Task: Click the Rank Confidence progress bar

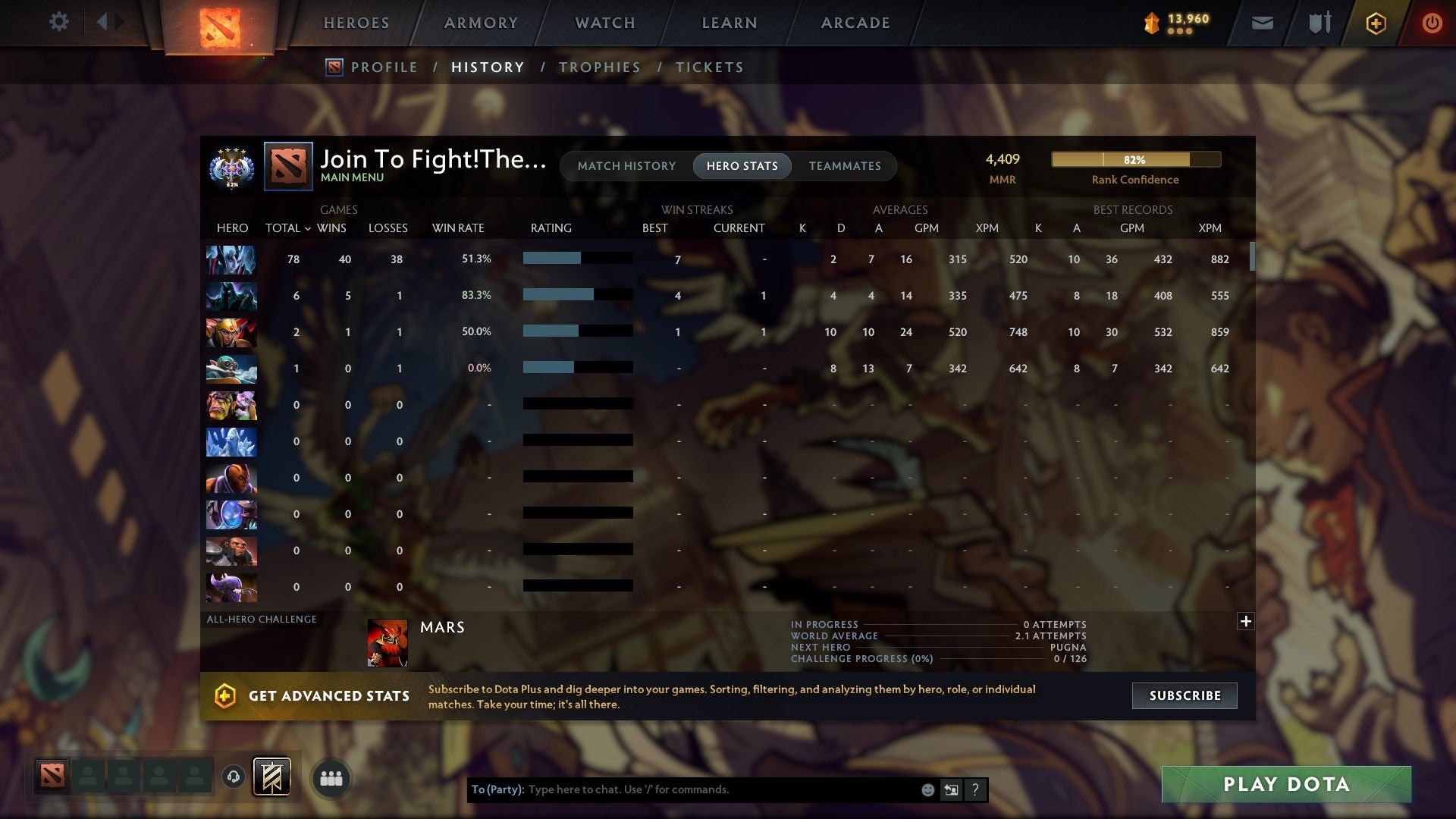Action: [1135, 159]
